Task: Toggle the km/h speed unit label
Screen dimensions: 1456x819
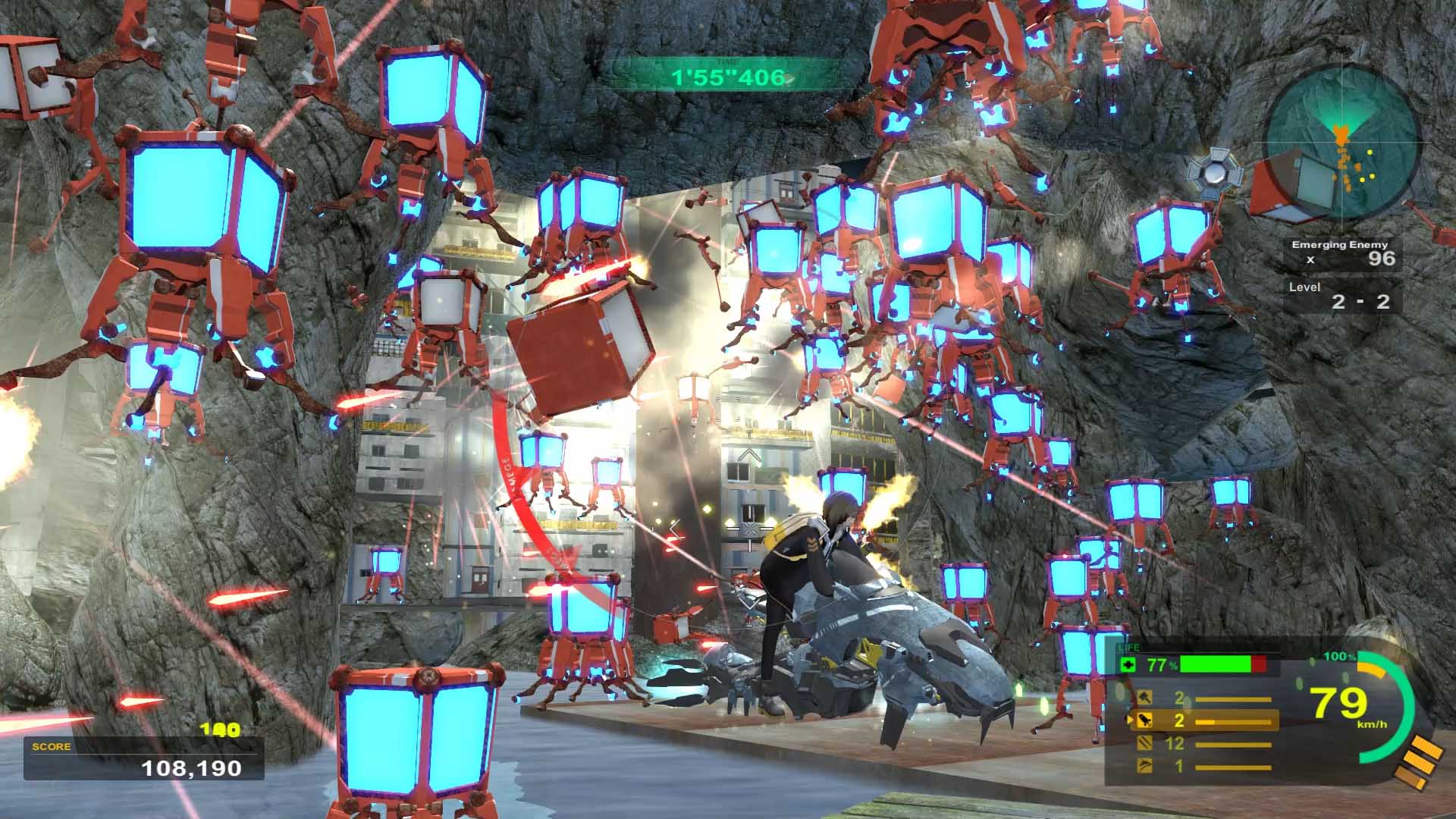Action: 1374,724
